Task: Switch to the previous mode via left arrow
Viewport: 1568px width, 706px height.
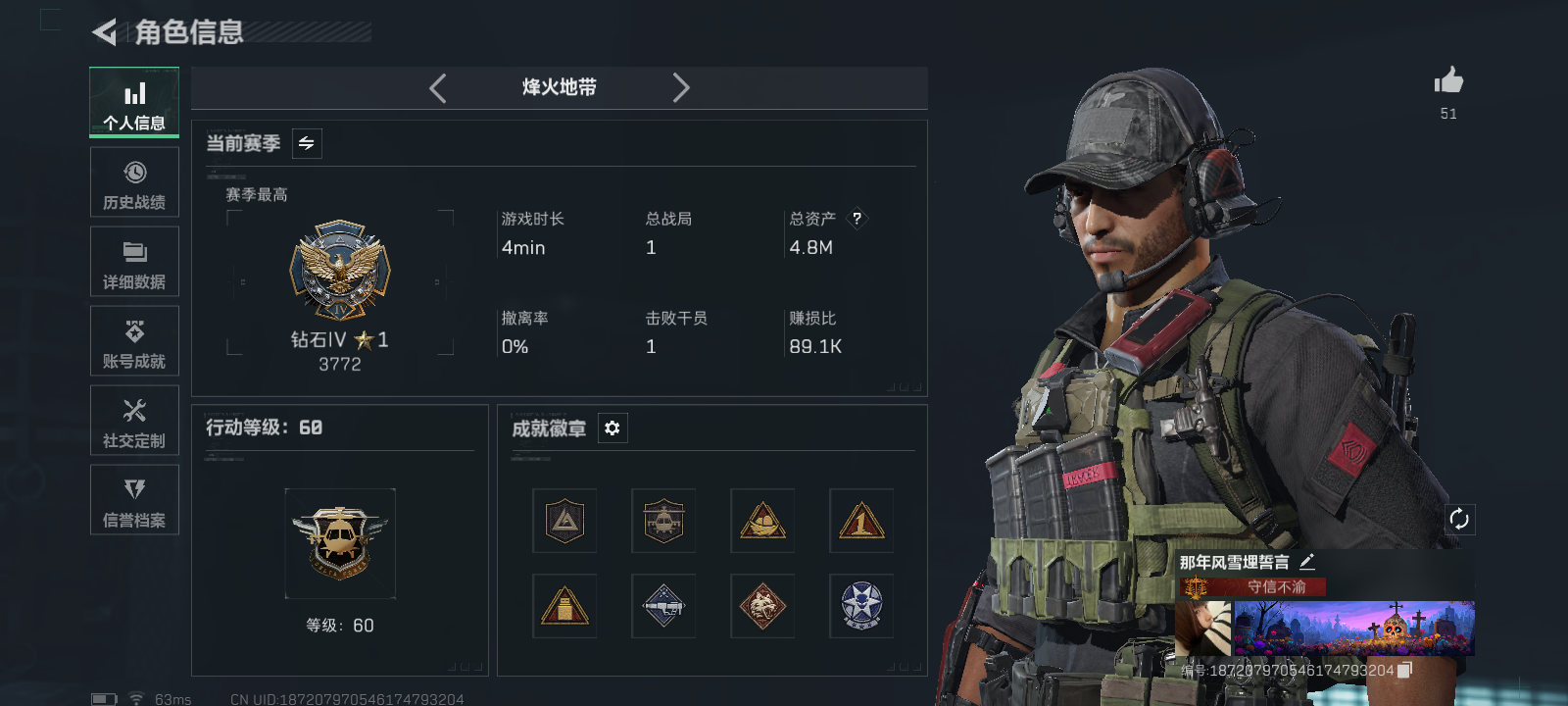Action: pos(437,87)
